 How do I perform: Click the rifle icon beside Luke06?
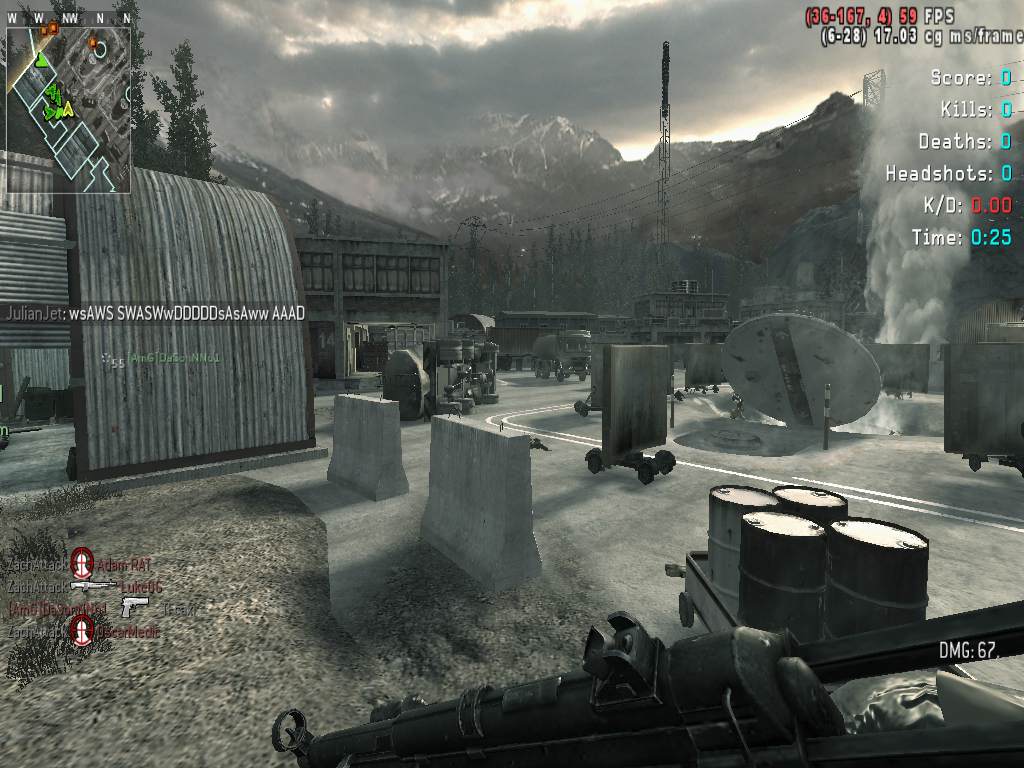(x=93, y=587)
